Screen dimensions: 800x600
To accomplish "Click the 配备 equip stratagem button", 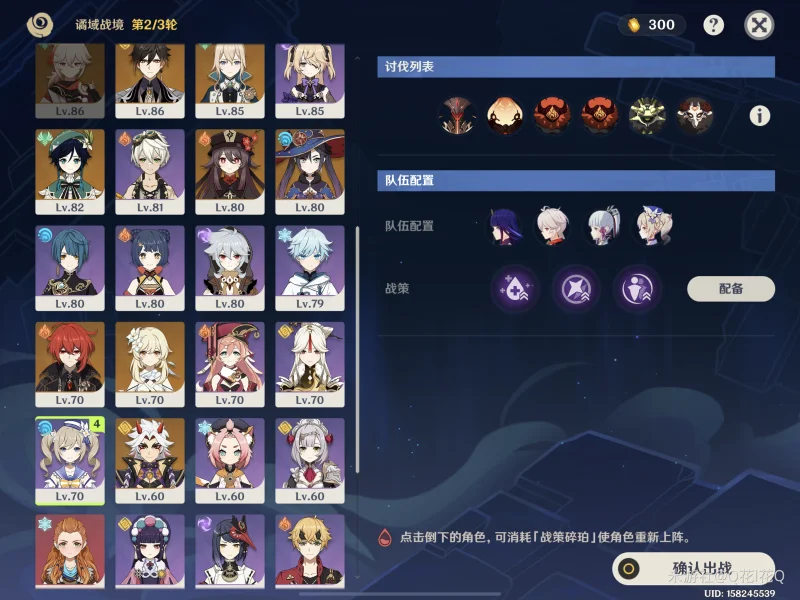I will tap(731, 289).
